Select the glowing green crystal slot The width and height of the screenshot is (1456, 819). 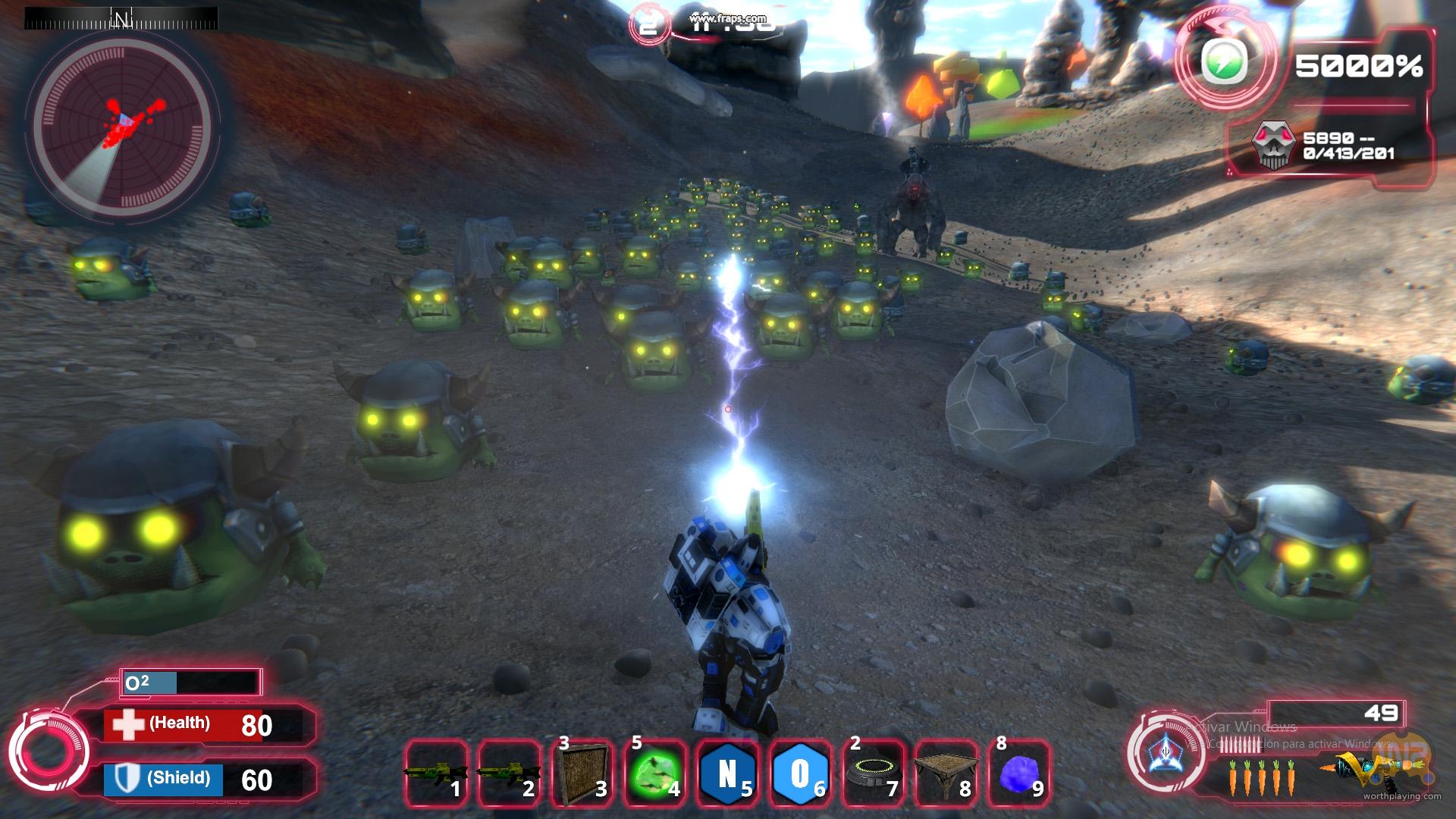[654, 773]
